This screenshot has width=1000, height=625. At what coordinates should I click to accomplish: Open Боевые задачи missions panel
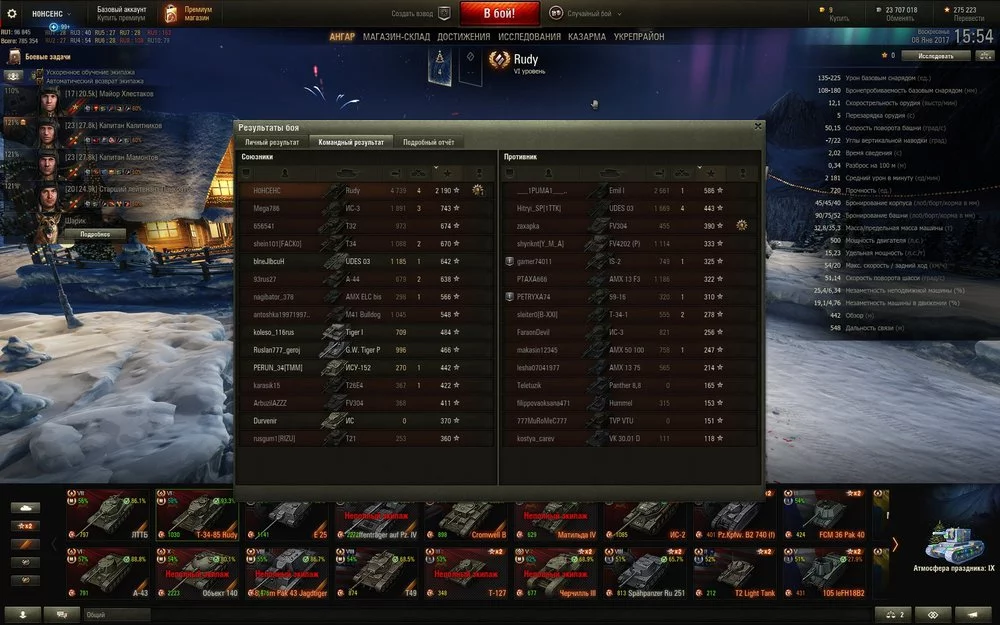47,61
